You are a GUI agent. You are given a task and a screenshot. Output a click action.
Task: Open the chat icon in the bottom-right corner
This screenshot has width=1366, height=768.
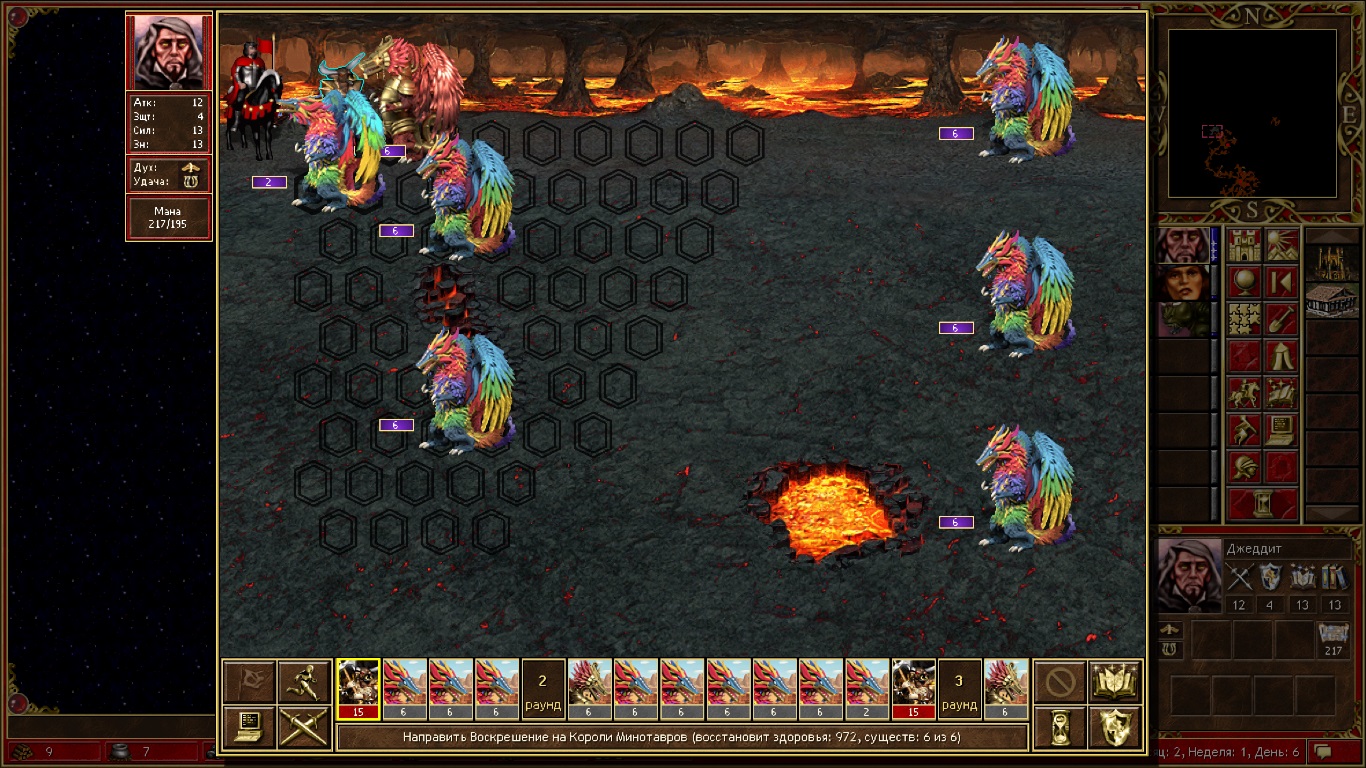pos(1324,751)
